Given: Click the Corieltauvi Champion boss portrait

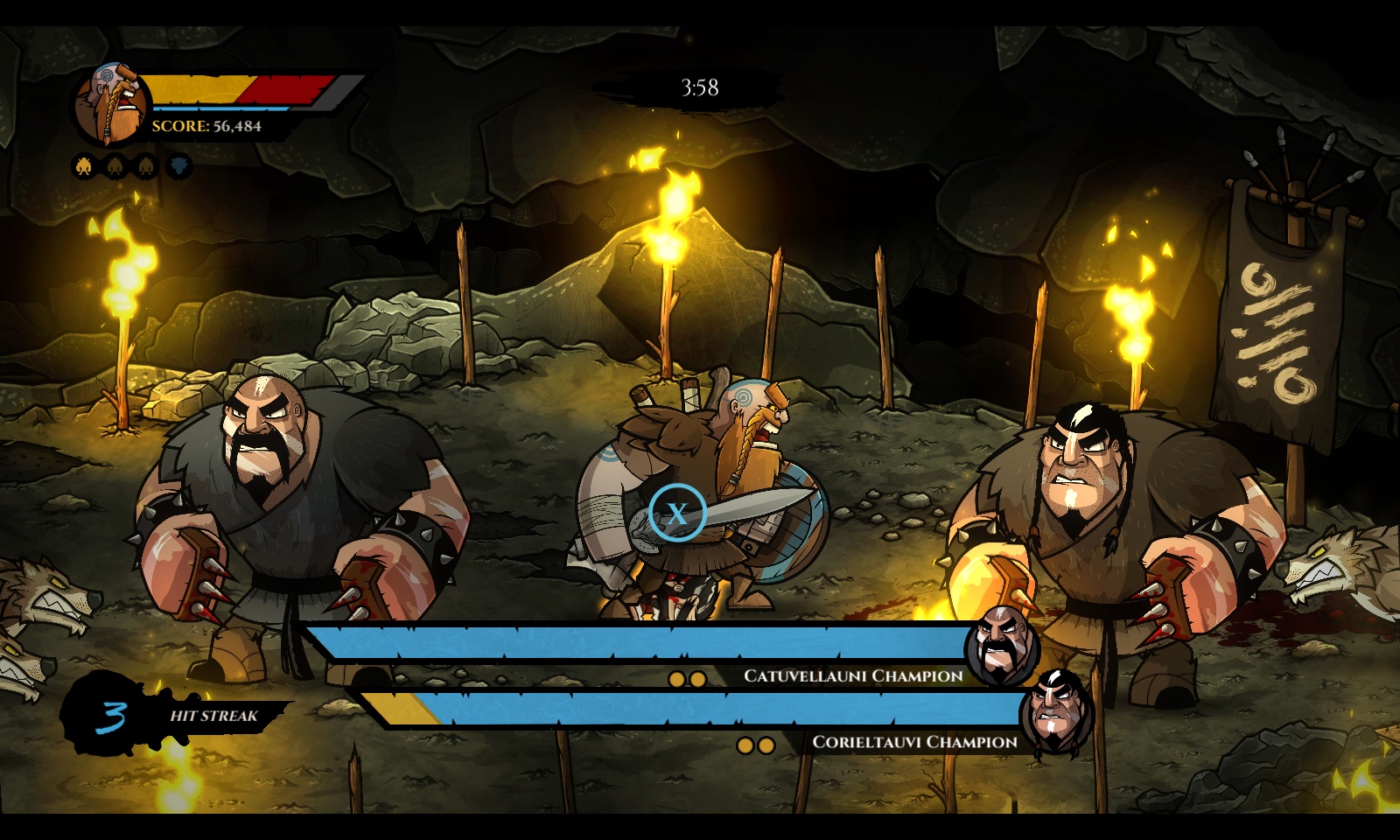Looking at the screenshot, I should click(1055, 711).
